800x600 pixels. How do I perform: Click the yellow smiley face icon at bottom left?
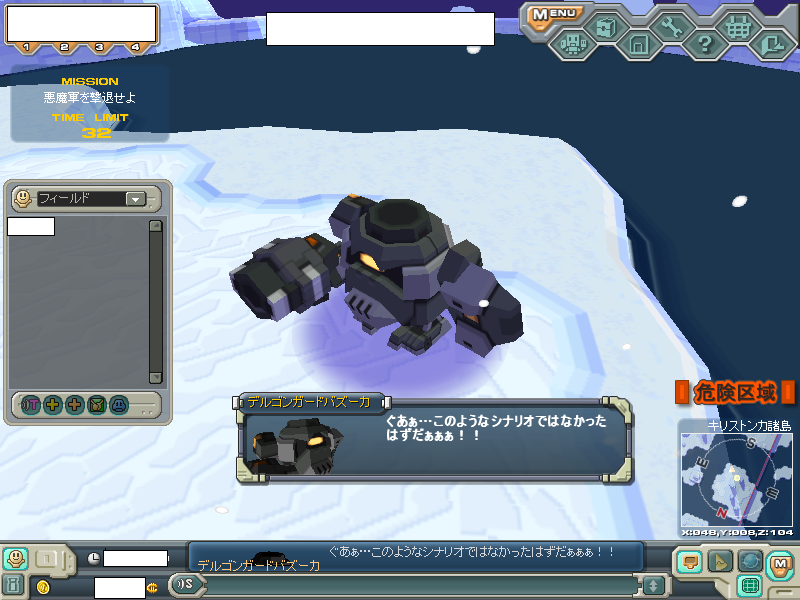tap(15, 558)
